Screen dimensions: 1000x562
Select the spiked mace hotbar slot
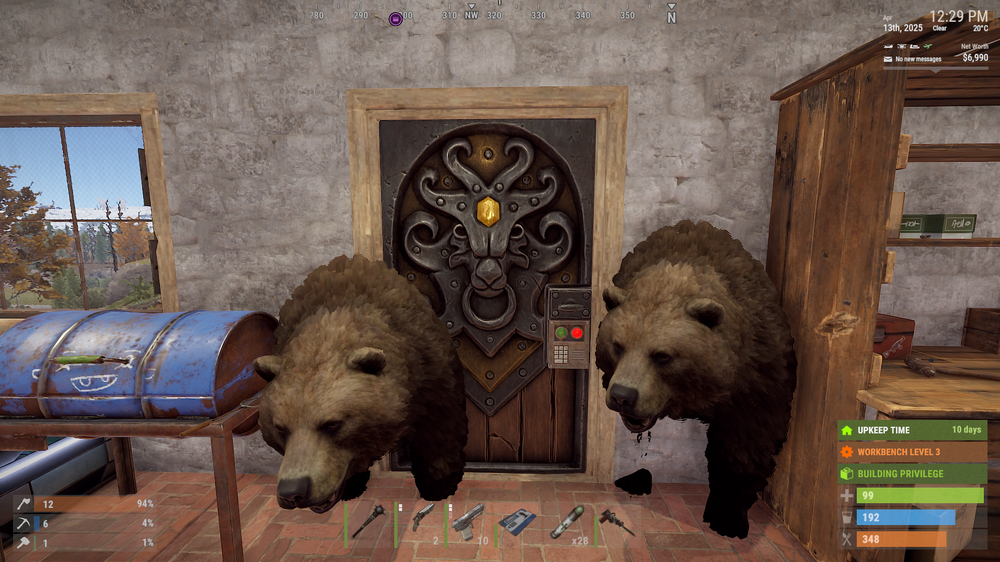(369, 521)
